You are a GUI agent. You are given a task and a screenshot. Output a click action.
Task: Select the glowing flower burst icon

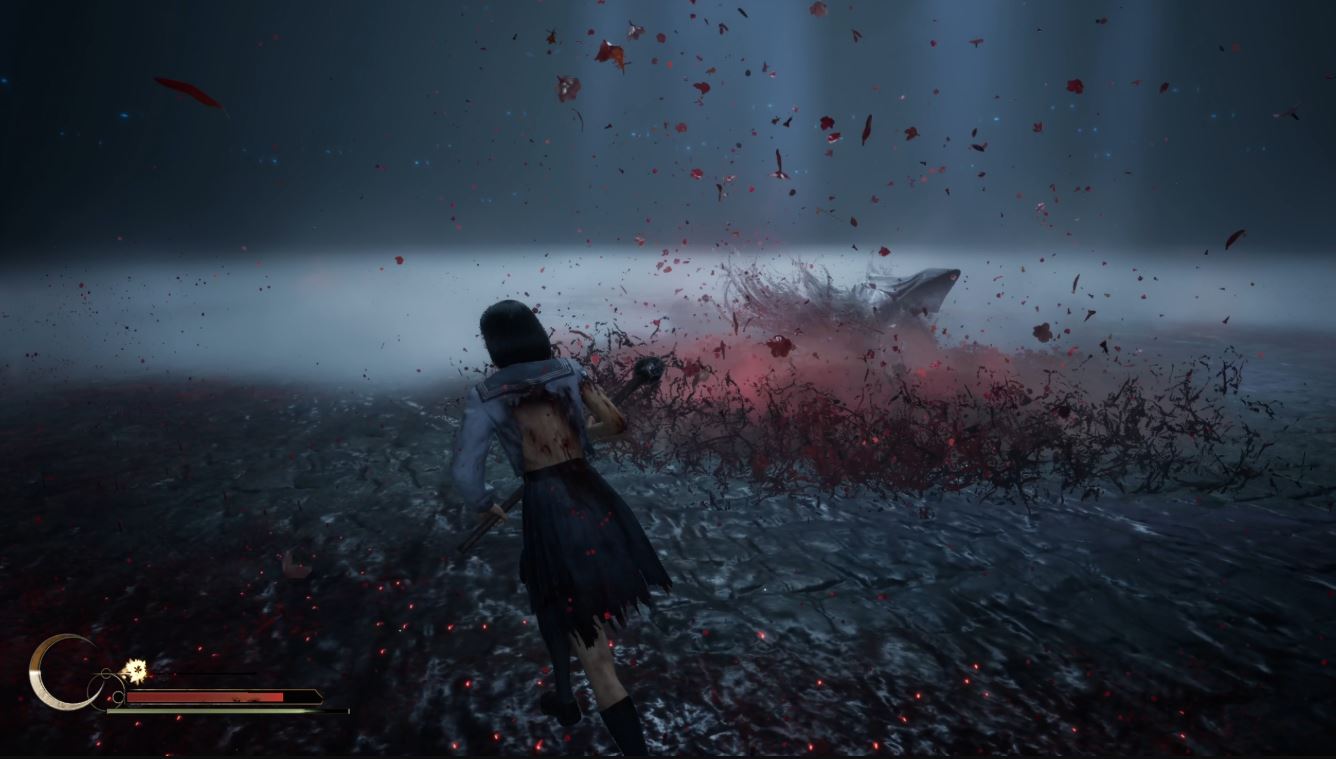133,670
